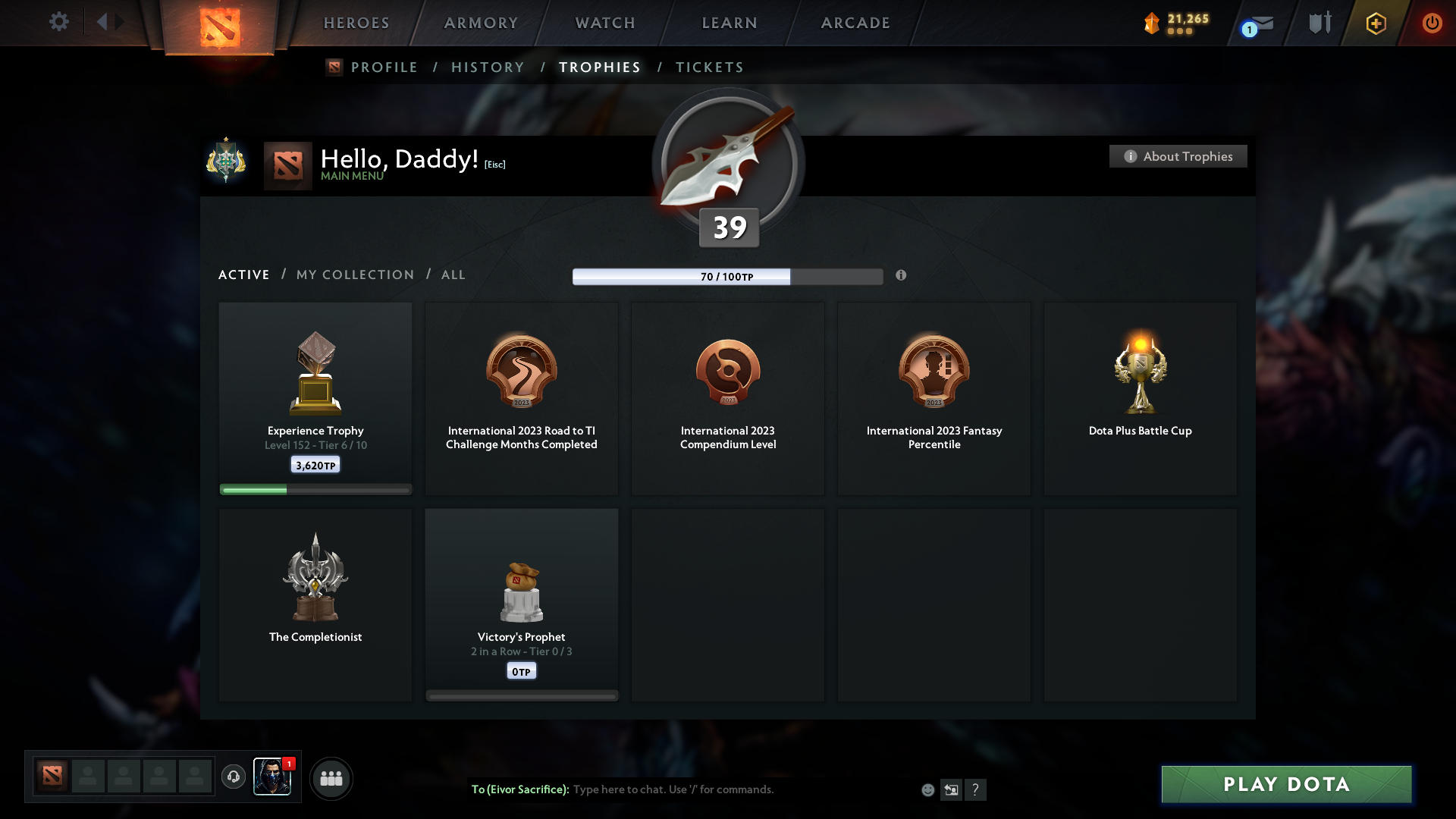Select the Experience Trophy card
This screenshot has width=1456, height=819.
(x=315, y=398)
